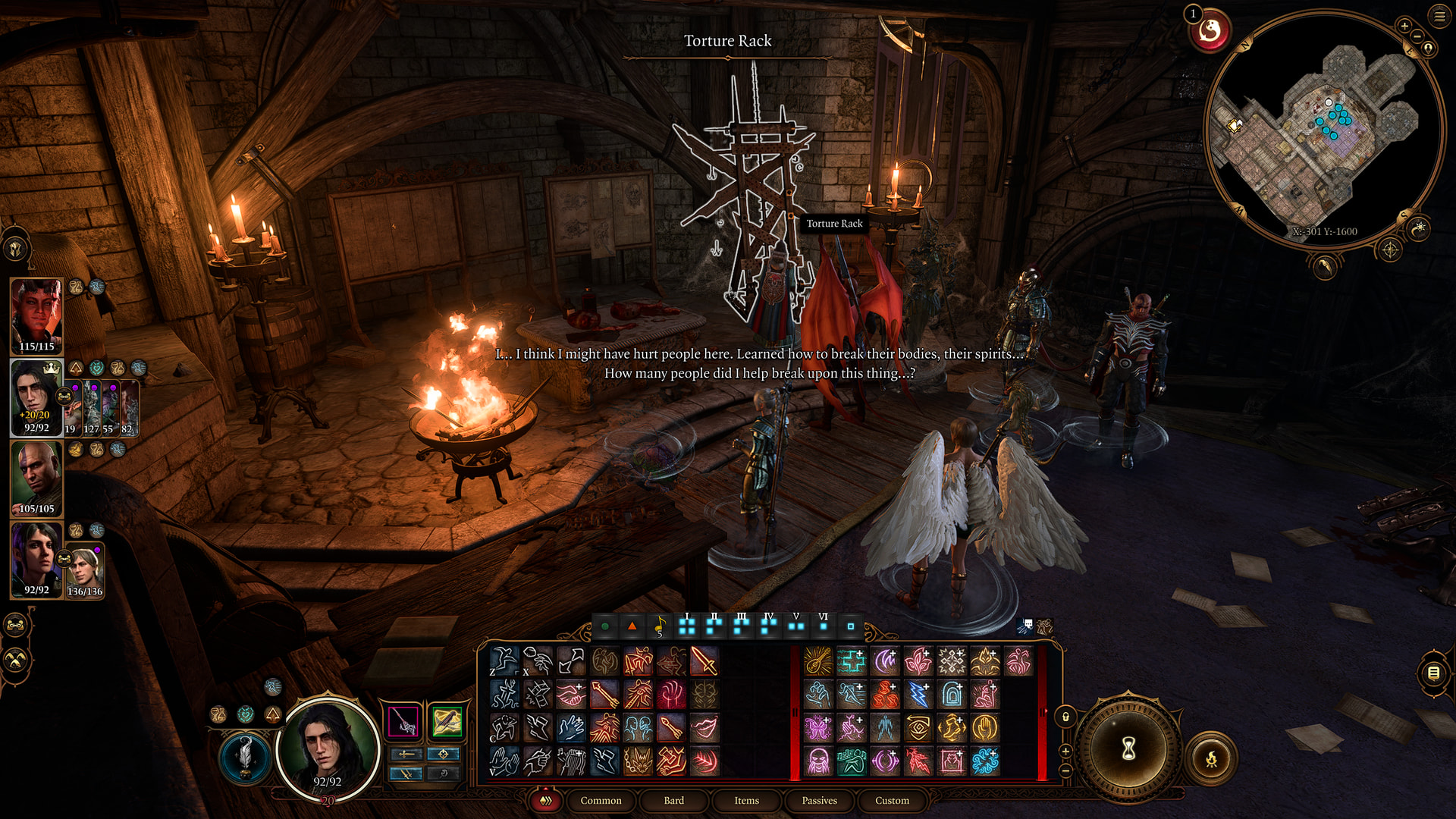Select the Bardic Inspiration music note filter

pyautogui.click(x=660, y=626)
